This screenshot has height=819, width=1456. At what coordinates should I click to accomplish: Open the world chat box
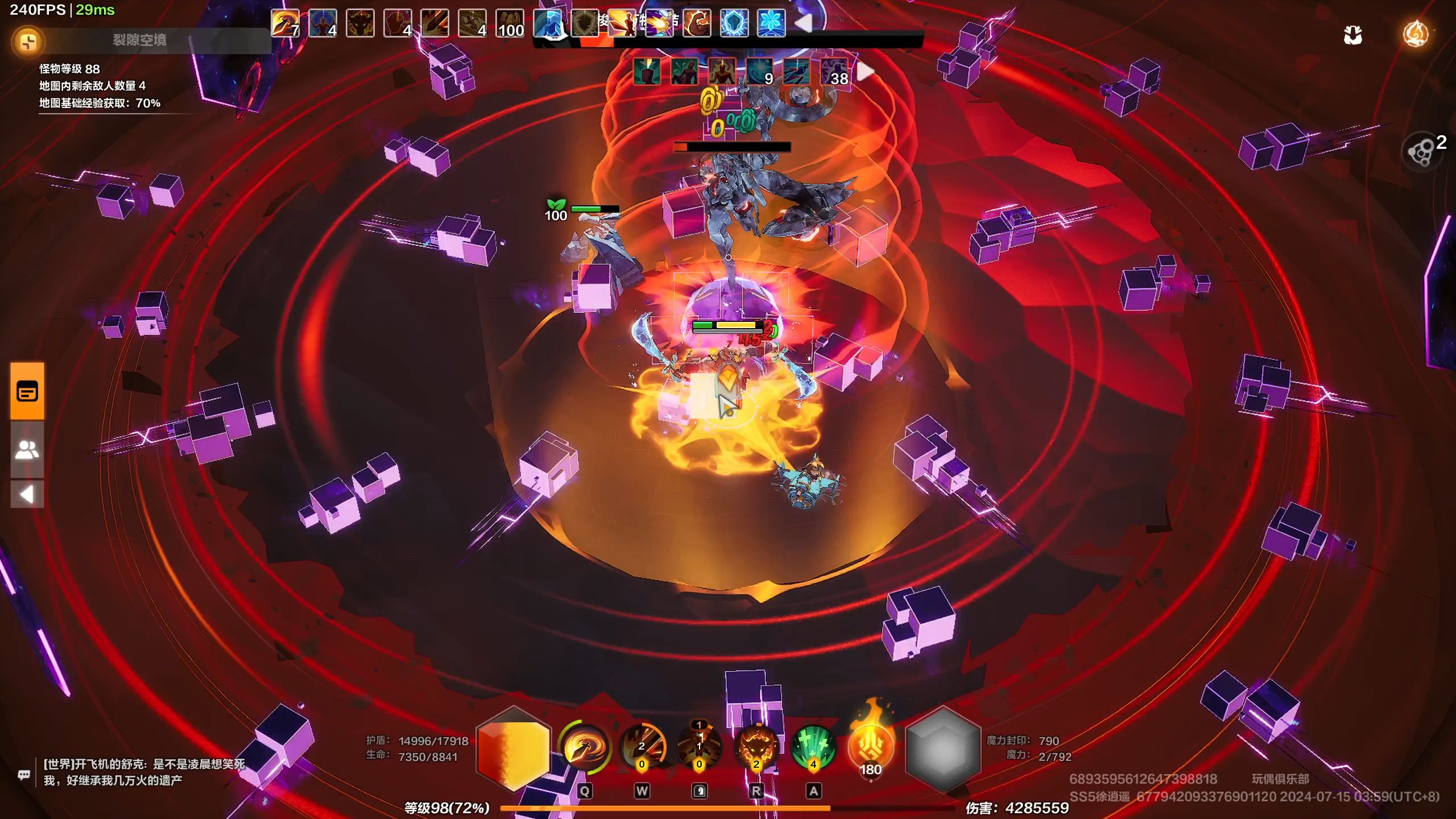[24, 775]
